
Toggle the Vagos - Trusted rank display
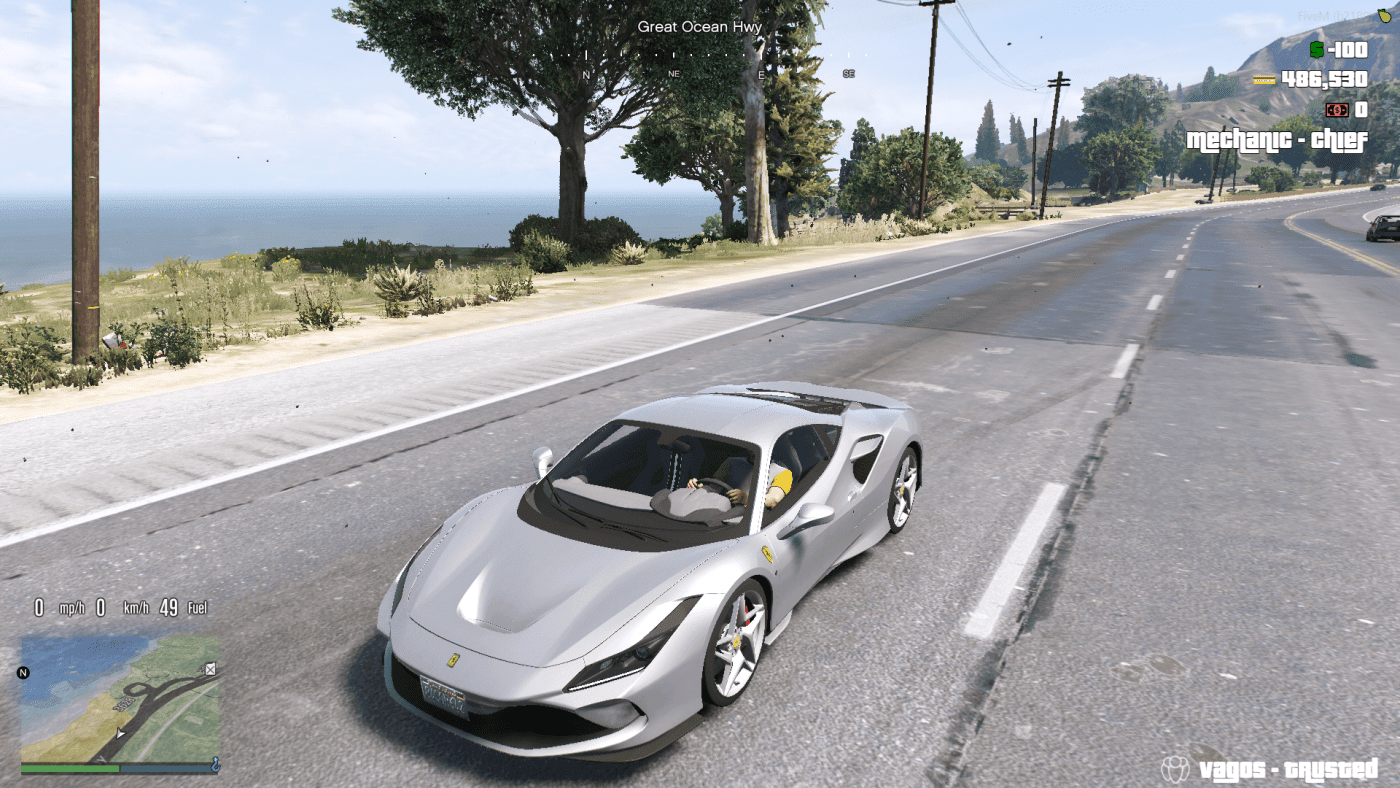click(x=1290, y=770)
